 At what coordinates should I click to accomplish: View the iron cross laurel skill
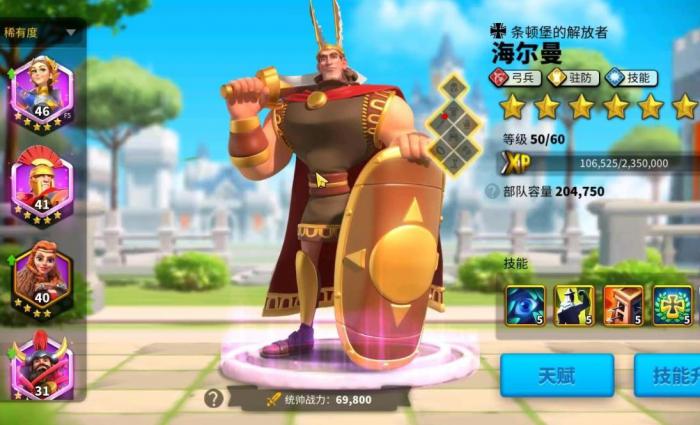[672, 305]
